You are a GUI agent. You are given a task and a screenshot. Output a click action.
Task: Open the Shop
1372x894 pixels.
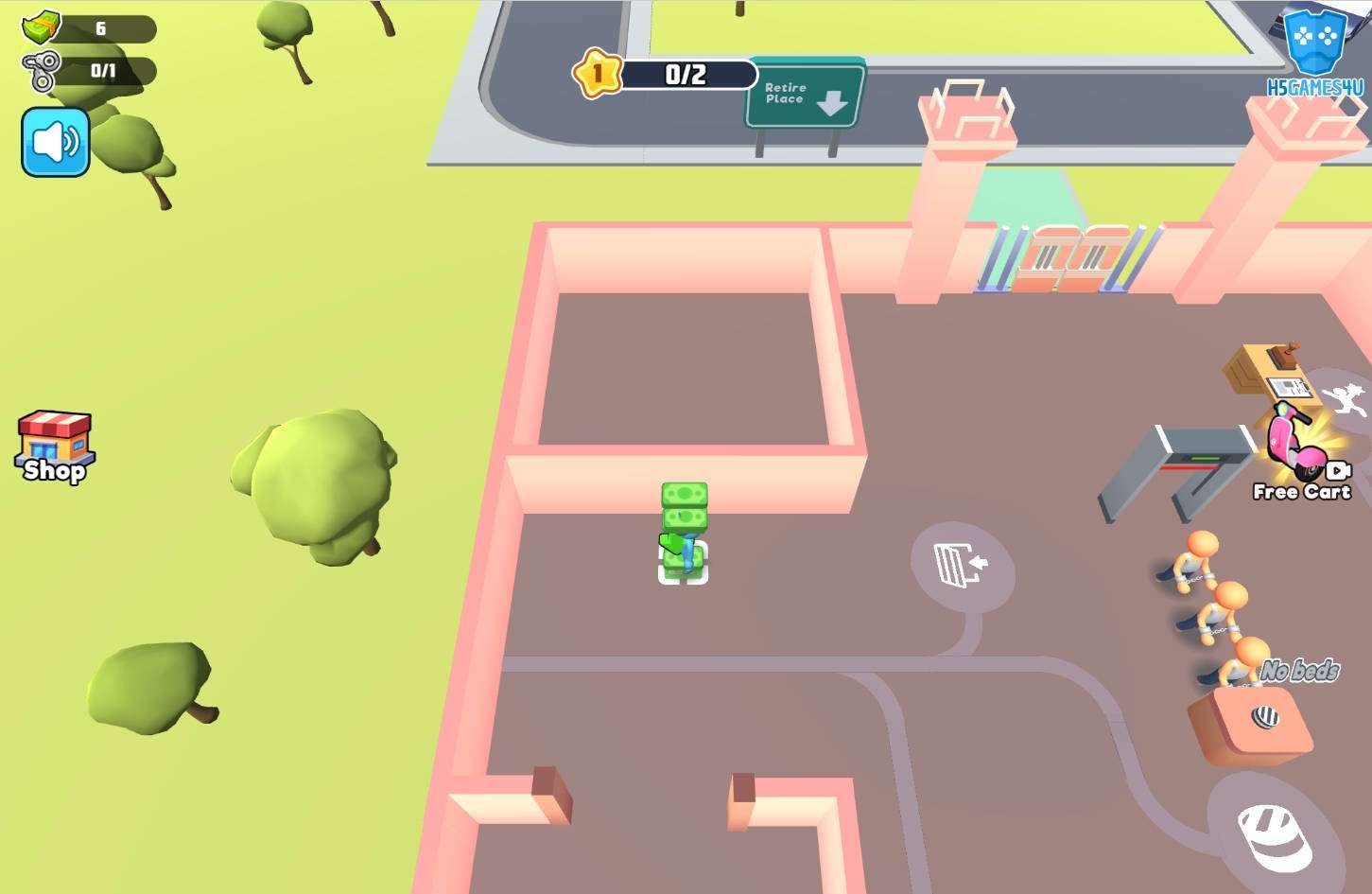(54, 447)
